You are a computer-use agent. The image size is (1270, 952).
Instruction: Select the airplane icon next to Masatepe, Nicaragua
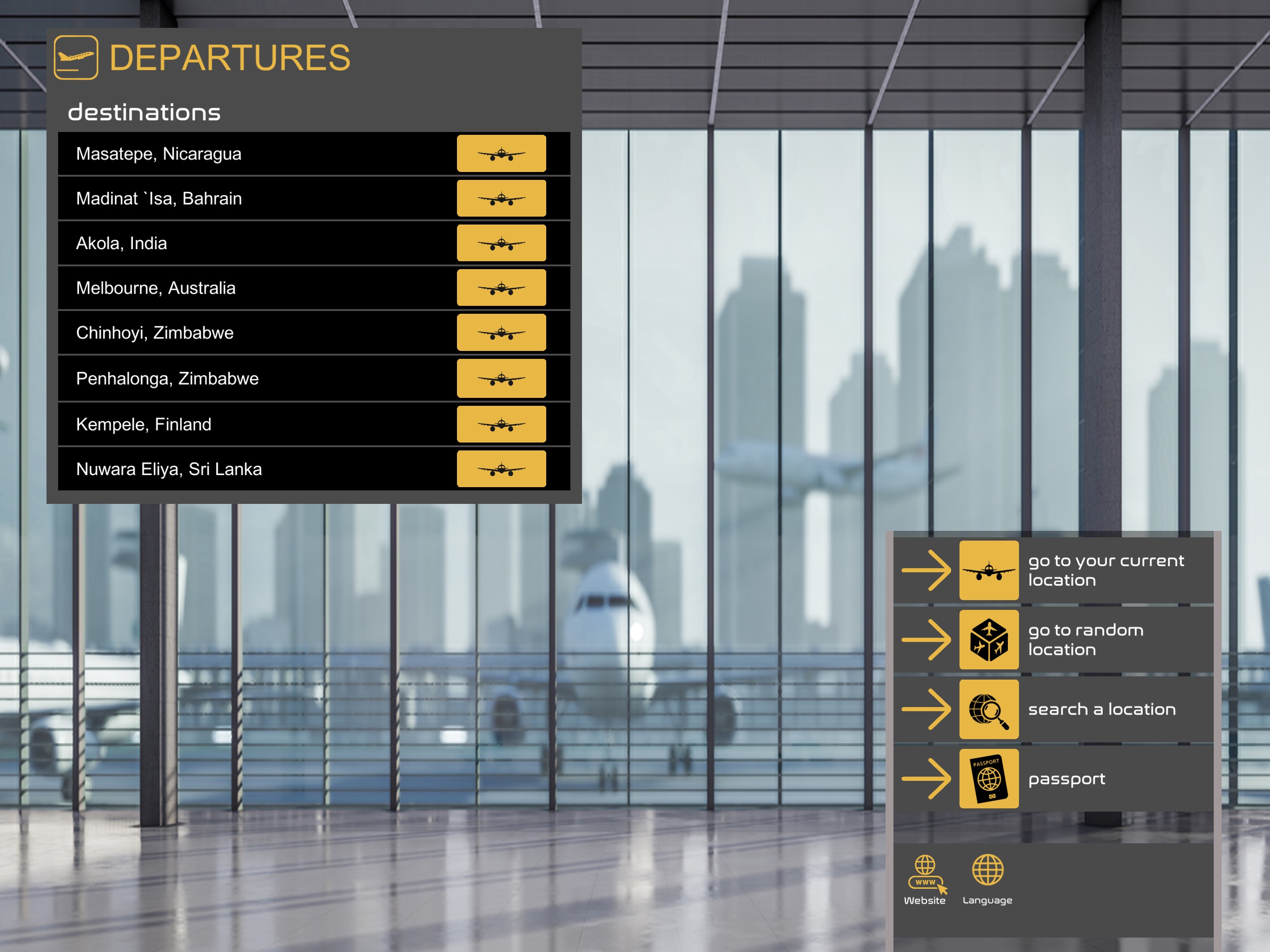point(501,153)
